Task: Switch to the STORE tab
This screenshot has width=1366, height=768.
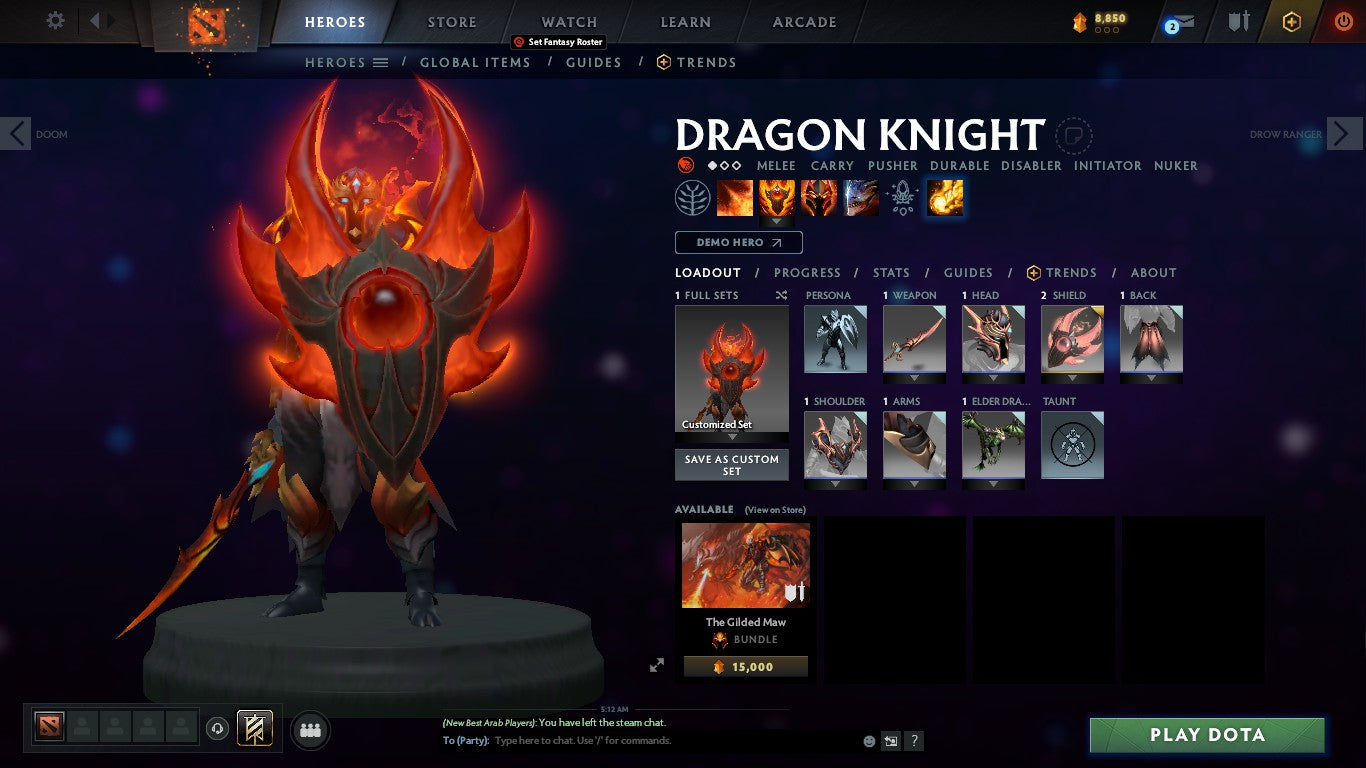Action: [451, 21]
